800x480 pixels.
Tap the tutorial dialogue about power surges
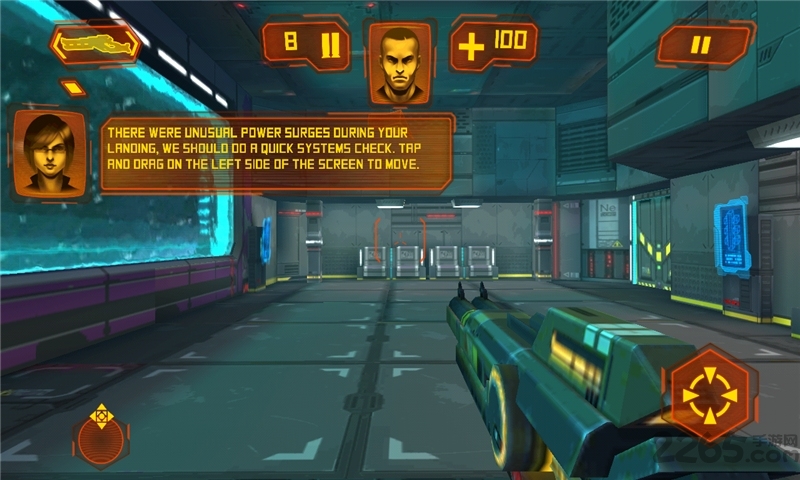275,152
